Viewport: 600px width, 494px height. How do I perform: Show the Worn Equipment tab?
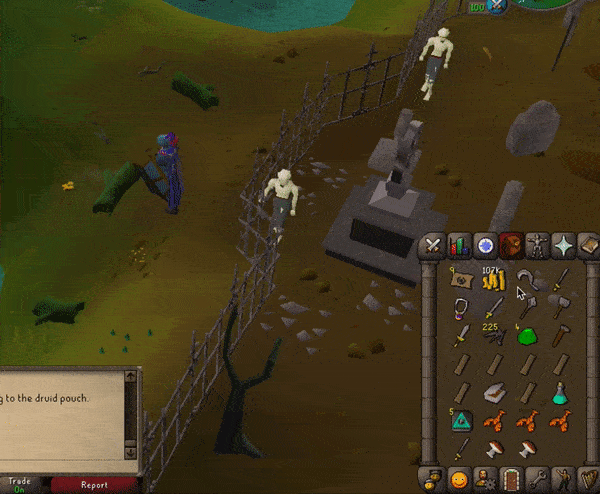(537, 245)
